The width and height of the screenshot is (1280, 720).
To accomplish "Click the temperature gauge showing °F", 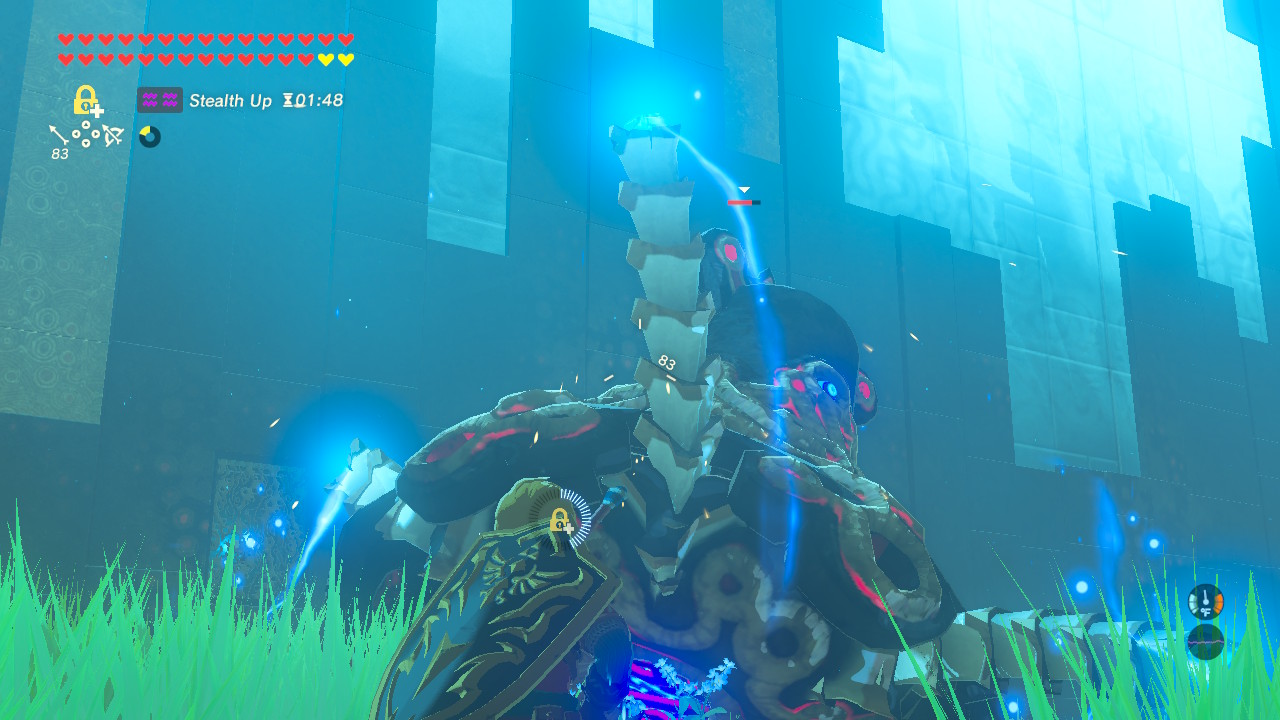I will [x=1205, y=602].
